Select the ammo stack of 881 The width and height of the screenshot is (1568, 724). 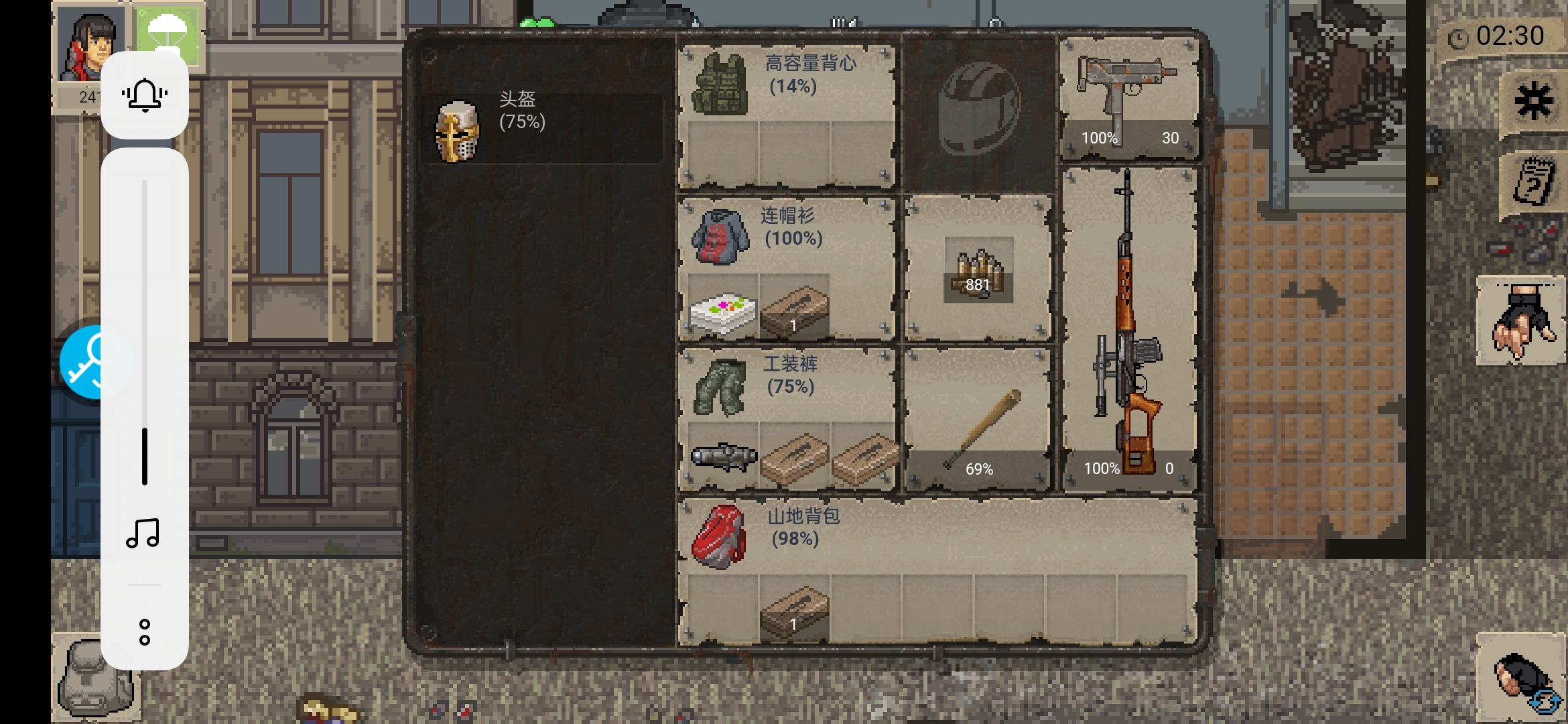978,269
